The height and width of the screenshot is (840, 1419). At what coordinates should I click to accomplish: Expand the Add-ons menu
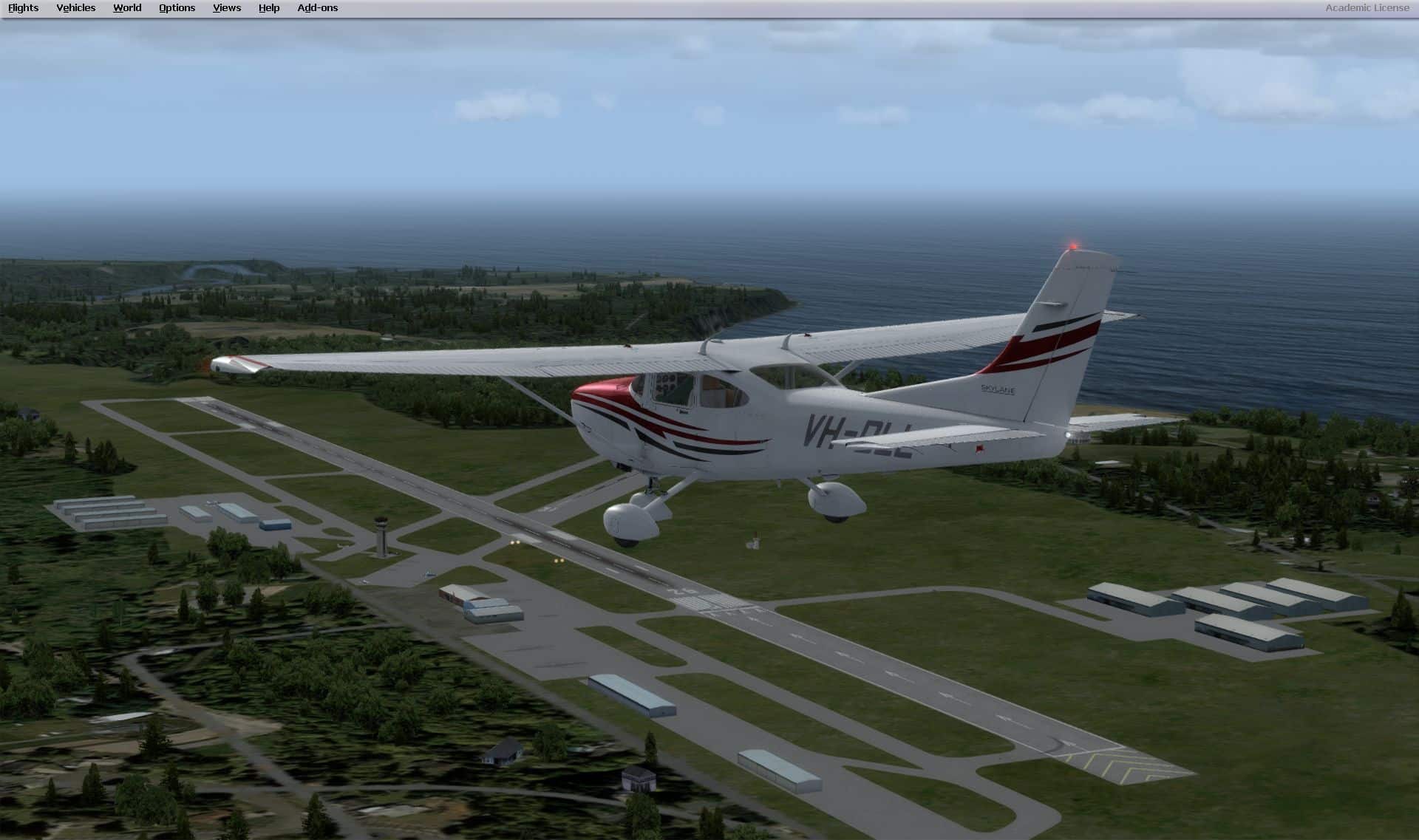(318, 8)
